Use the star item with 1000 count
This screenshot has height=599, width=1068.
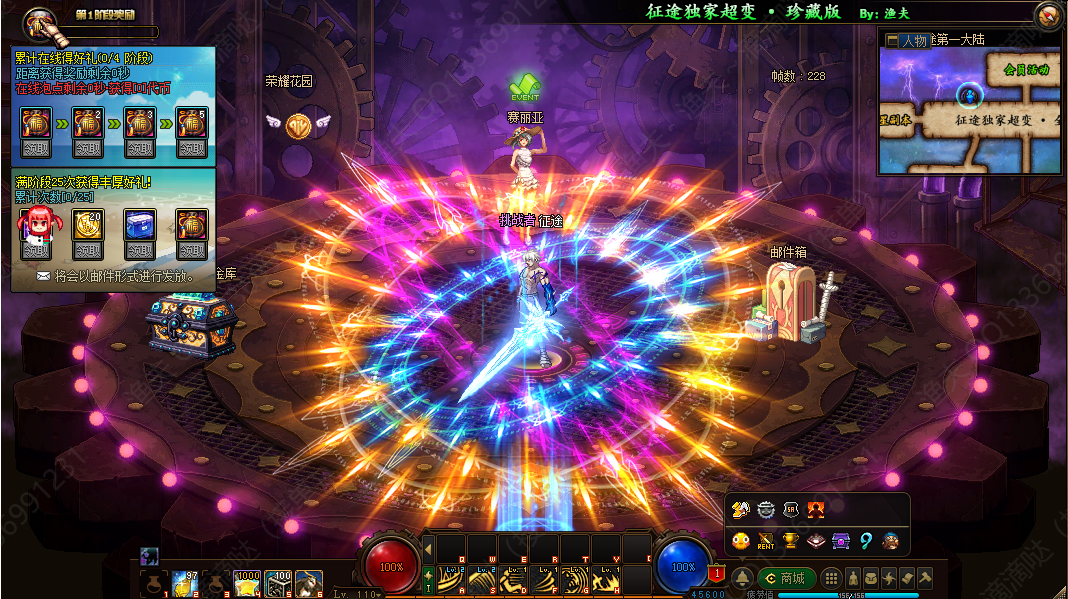click(247, 583)
